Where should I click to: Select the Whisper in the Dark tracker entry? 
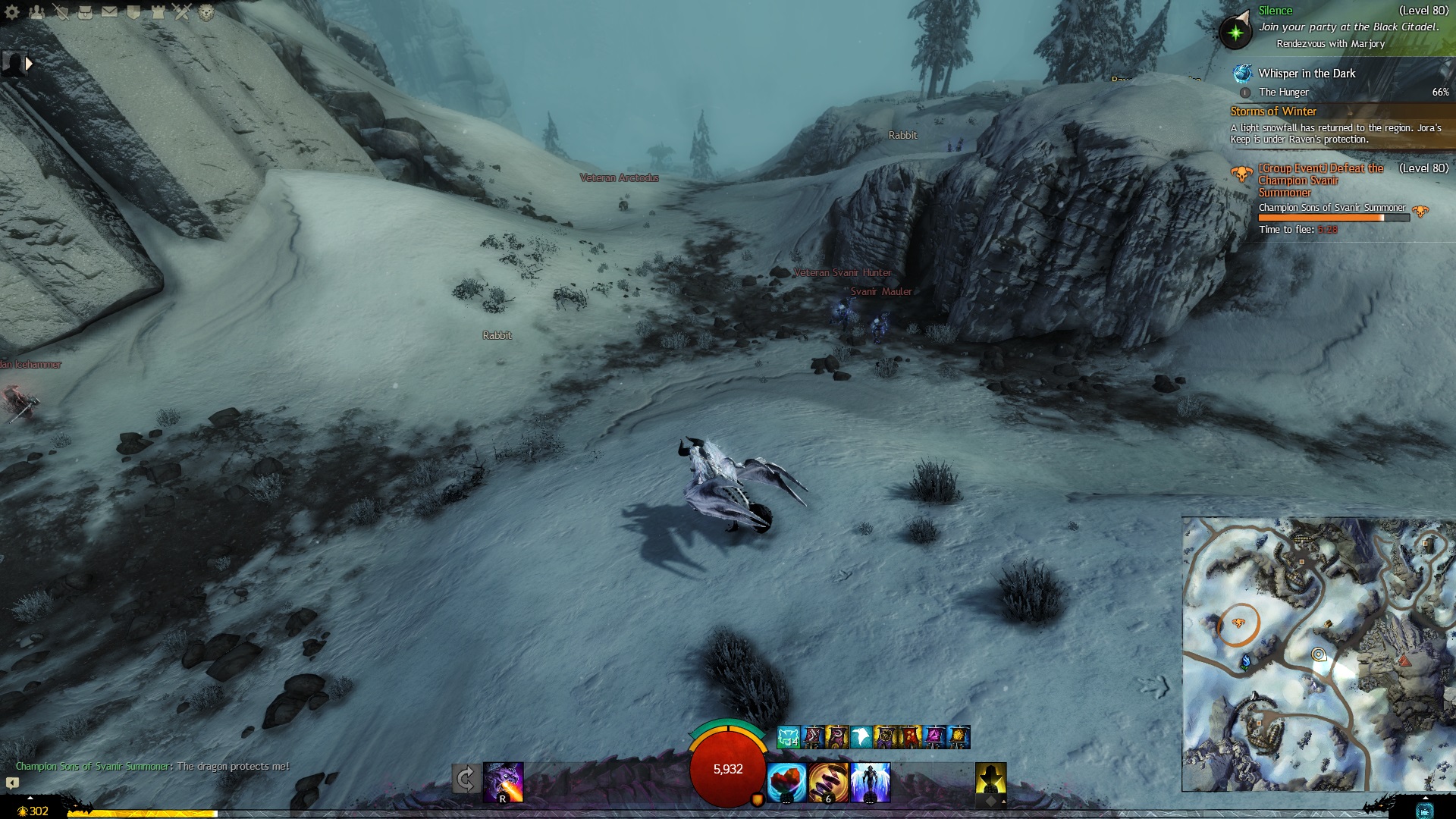point(1307,74)
